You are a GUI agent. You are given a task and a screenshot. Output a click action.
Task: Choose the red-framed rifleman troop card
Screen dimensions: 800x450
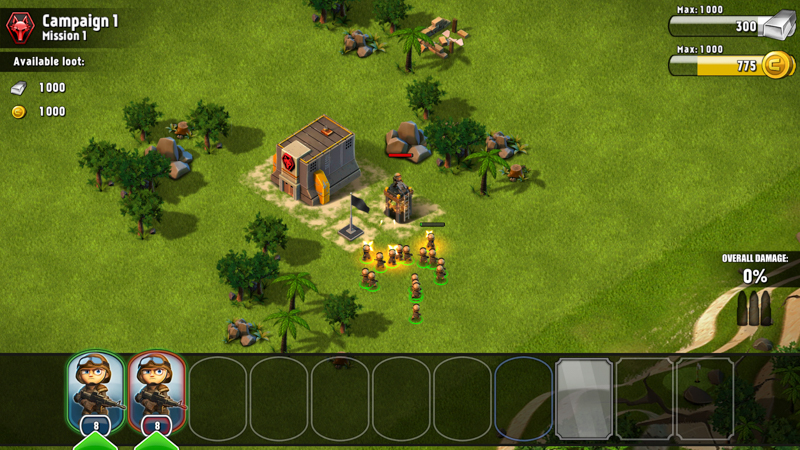(x=157, y=394)
